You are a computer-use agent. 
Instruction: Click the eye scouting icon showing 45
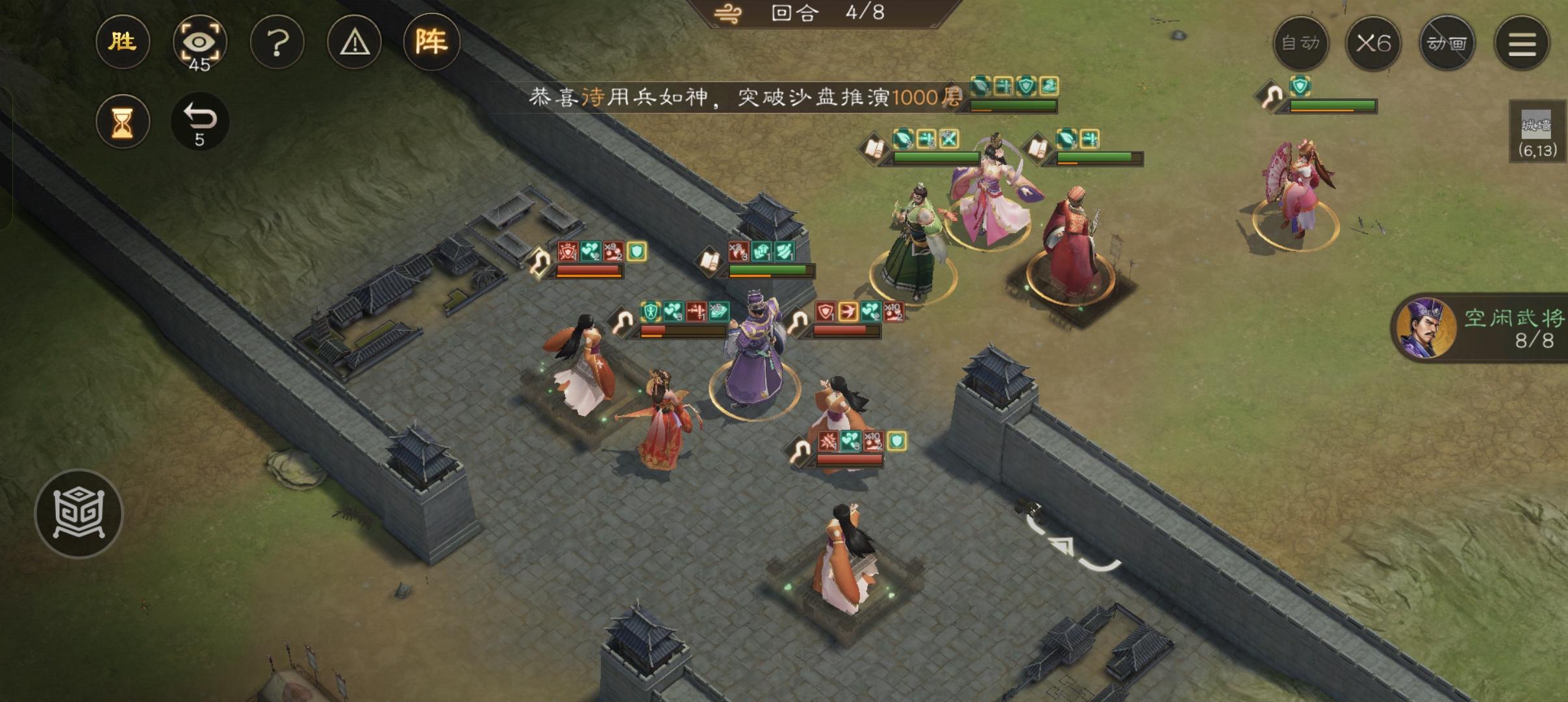[200, 42]
